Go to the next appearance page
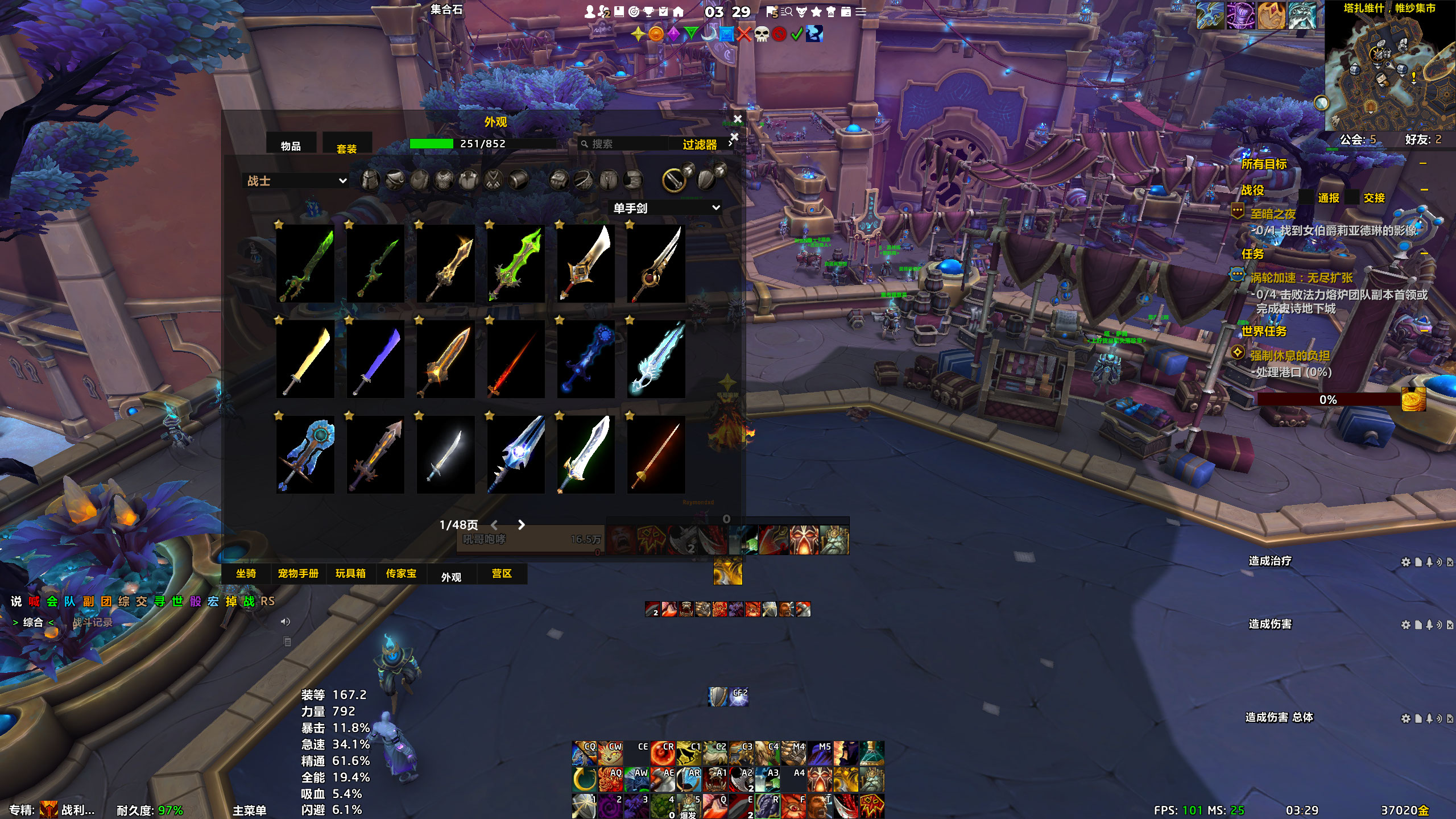This screenshot has width=1456, height=819. click(x=521, y=525)
